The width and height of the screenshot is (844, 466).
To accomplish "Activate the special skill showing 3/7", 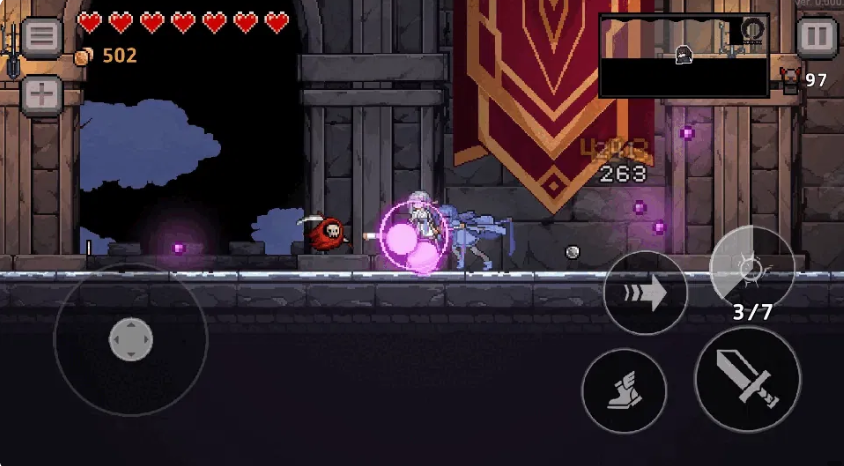I will point(752,268).
